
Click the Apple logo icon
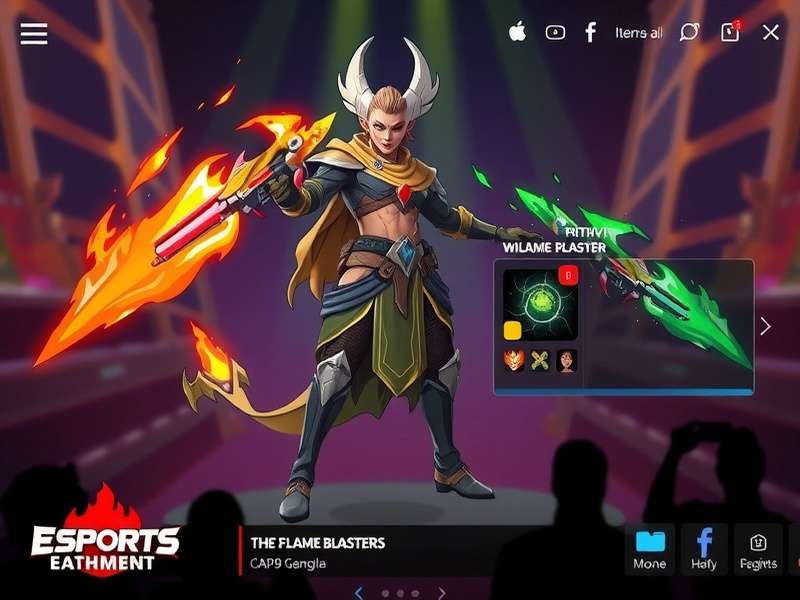coord(517,32)
